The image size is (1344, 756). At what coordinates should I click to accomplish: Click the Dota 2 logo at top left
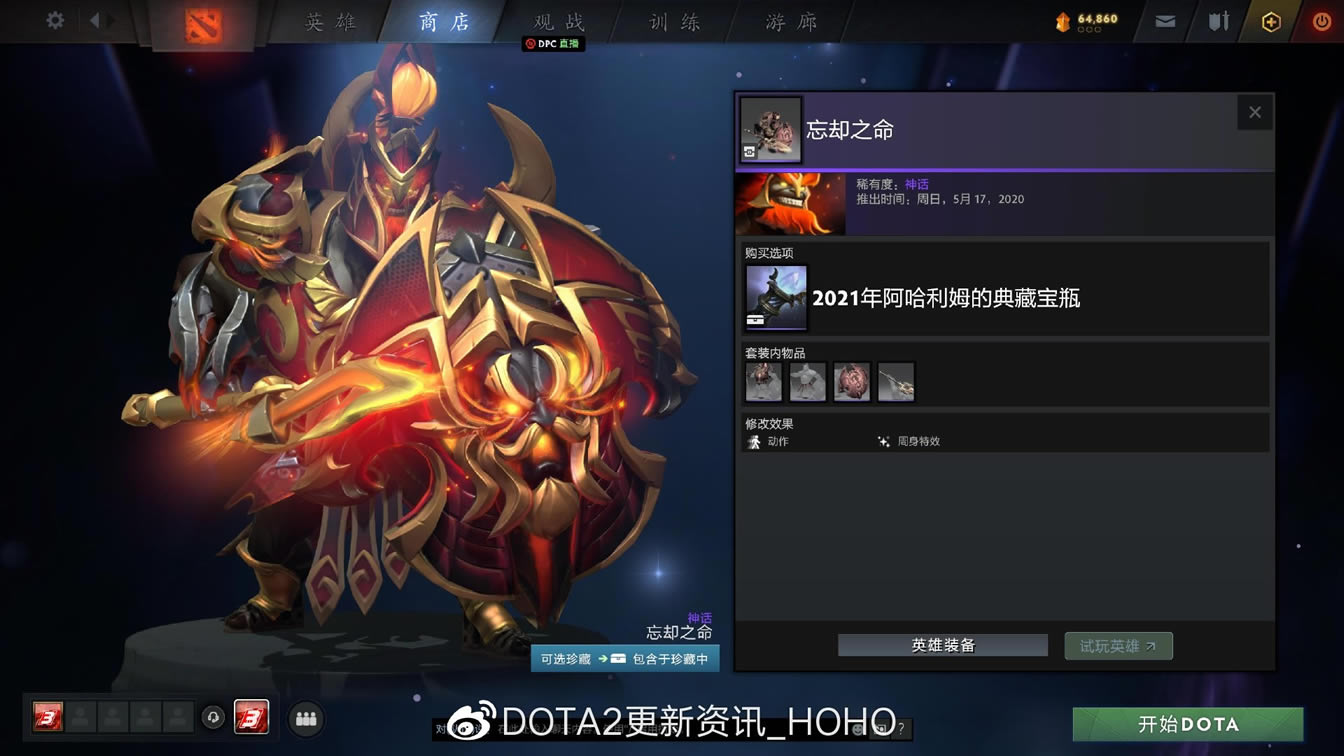coord(203,24)
